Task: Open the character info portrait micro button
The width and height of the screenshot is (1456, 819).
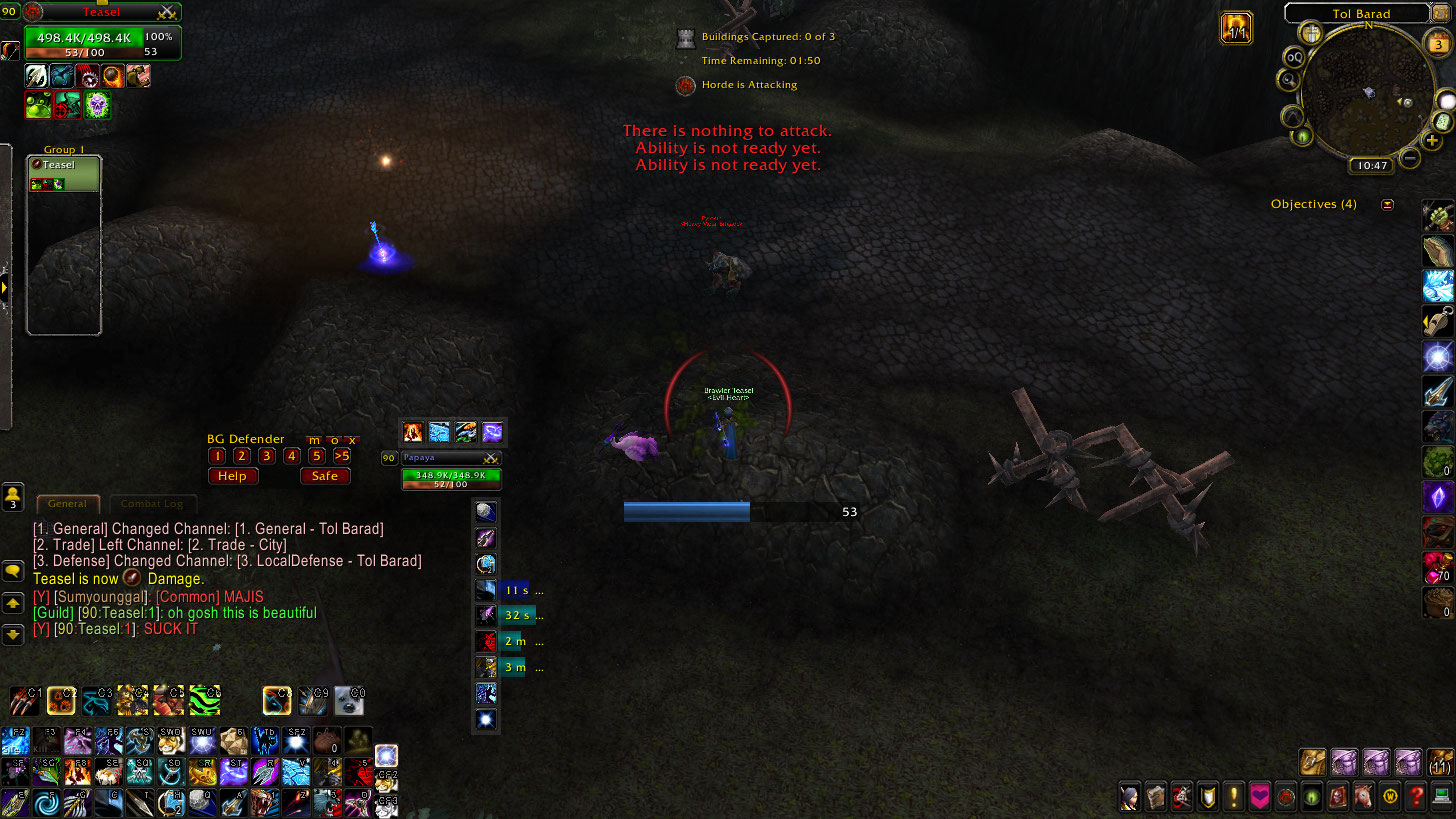Action: tap(1130, 797)
